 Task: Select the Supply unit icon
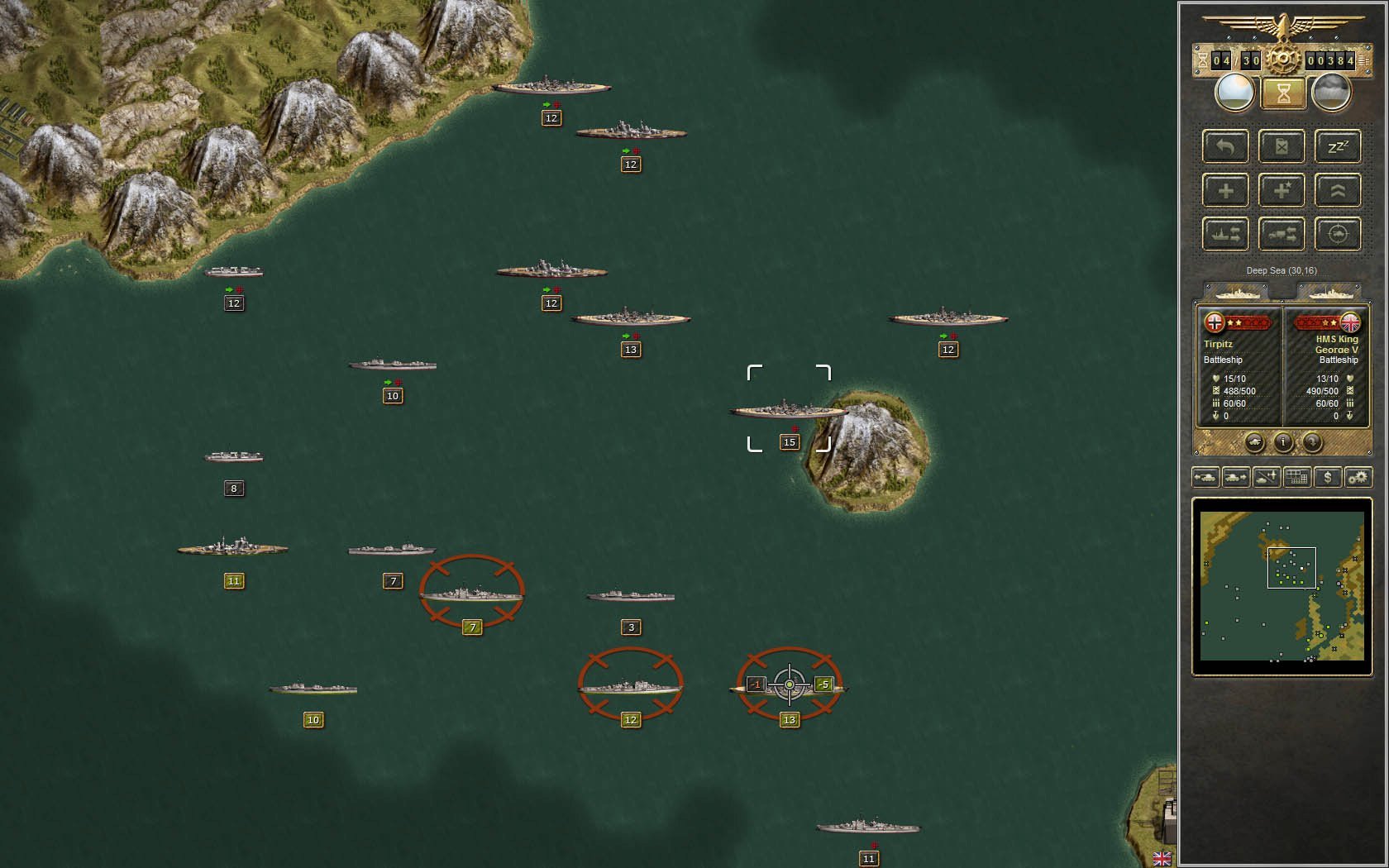[1281, 146]
